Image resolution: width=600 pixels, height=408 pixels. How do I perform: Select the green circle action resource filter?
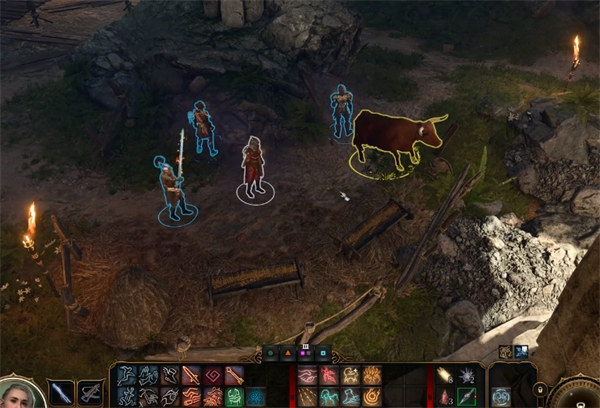269,352
